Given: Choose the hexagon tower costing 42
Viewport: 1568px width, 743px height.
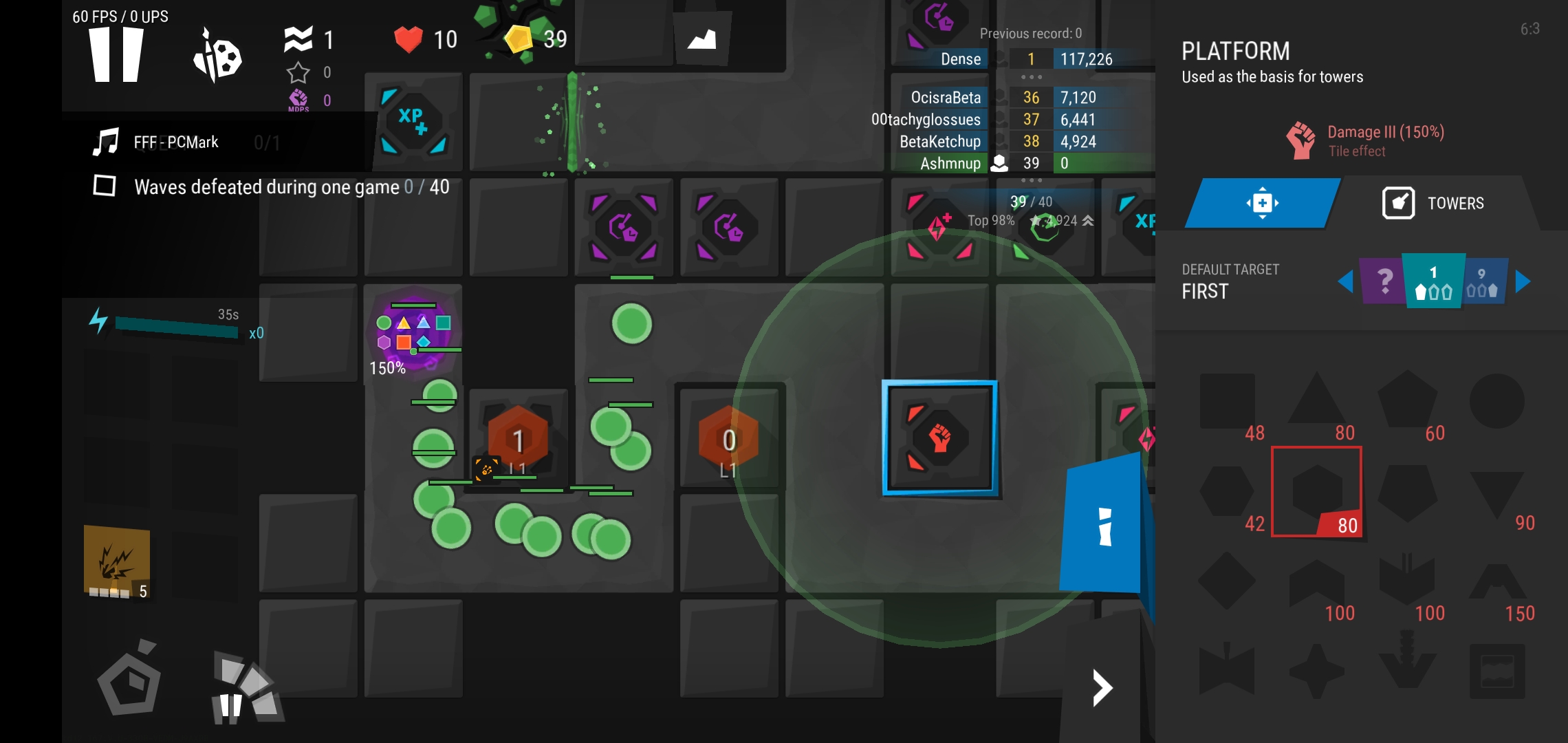Looking at the screenshot, I should (x=1228, y=492).
